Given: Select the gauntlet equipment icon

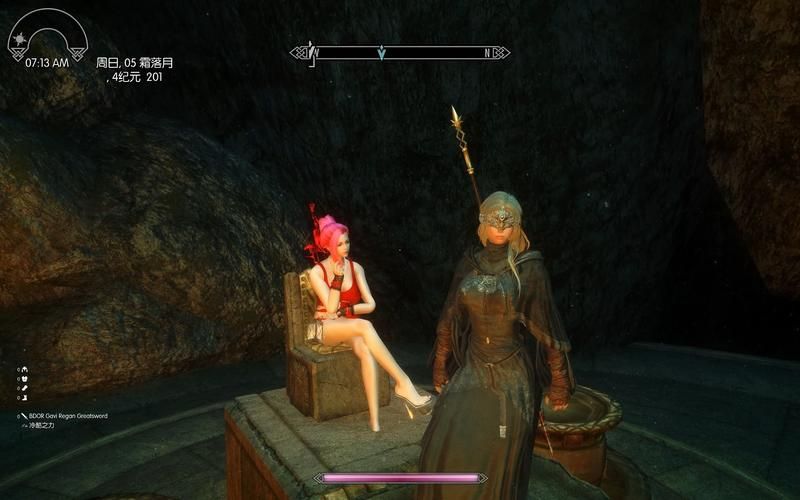Looking at the screenshot, I should [25, 388].
